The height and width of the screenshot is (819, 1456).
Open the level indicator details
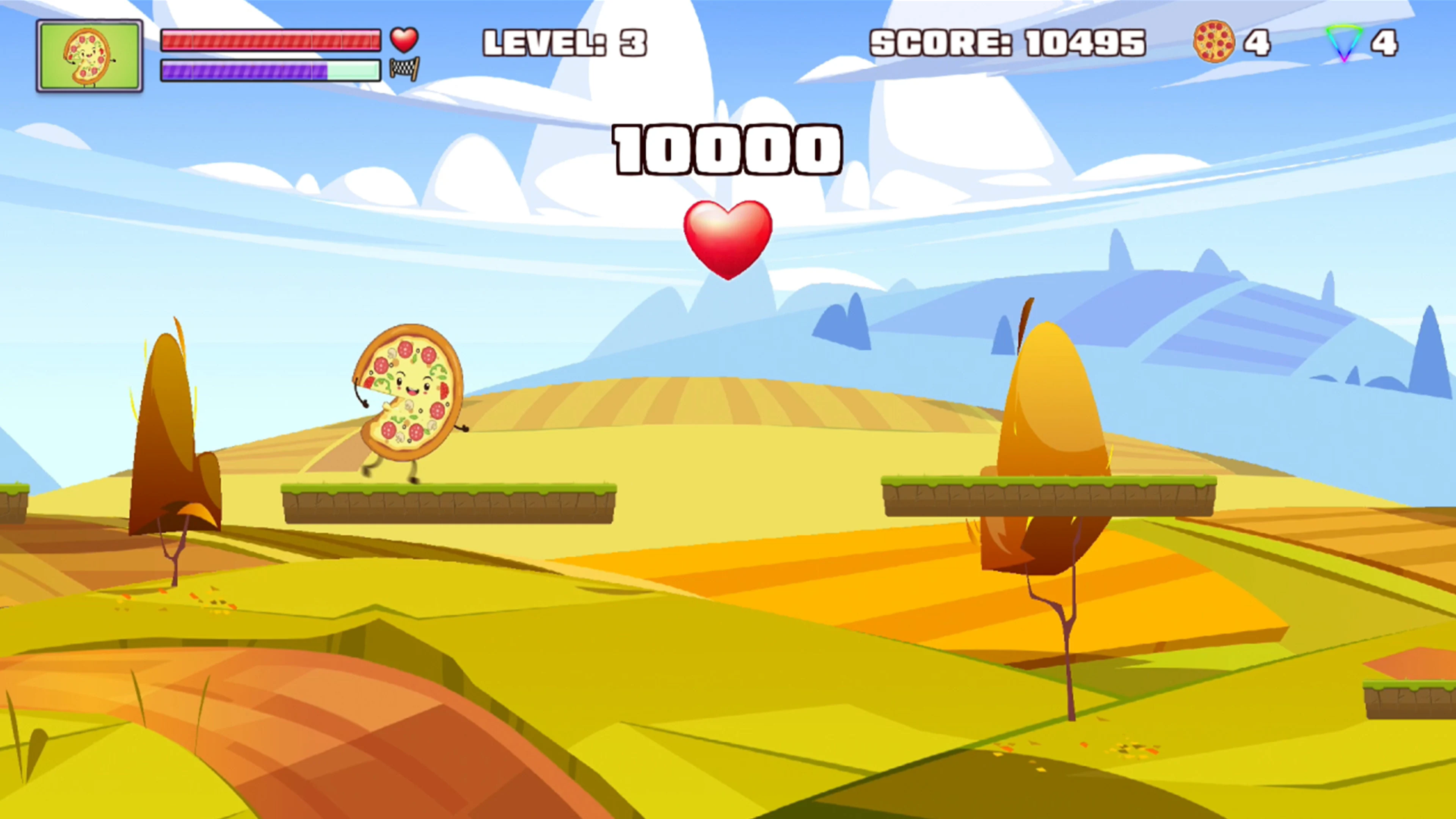click(565, 42)
